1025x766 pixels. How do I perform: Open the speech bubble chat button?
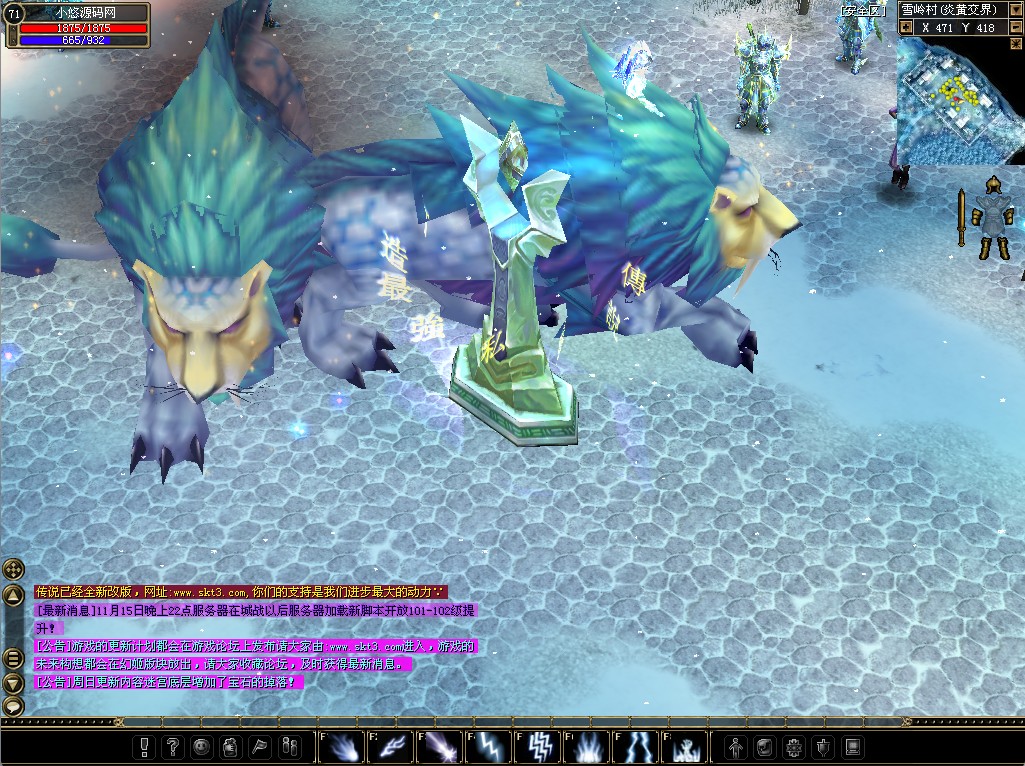tap(13, 706)
